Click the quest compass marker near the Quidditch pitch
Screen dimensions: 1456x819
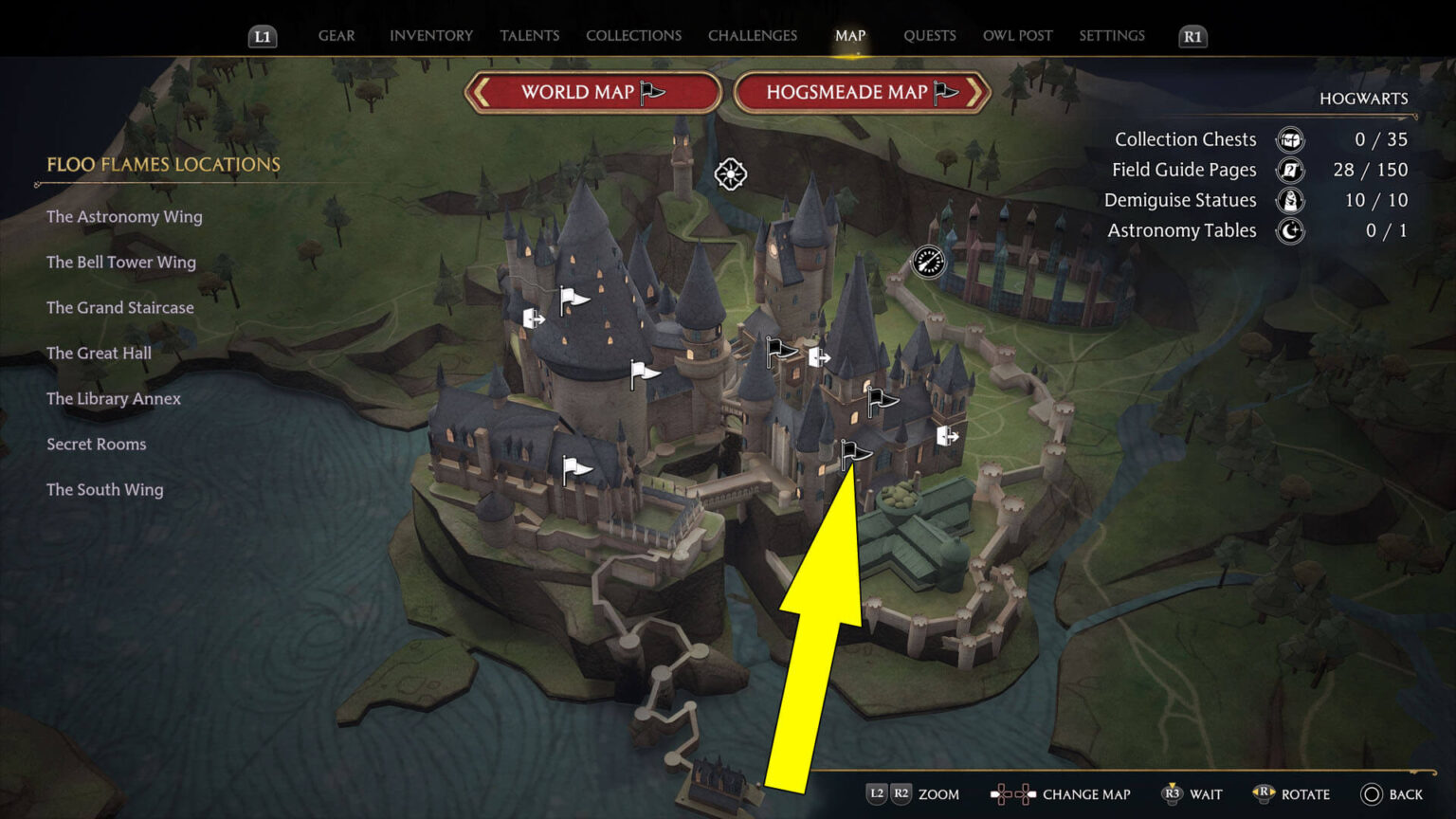(928, 262)
